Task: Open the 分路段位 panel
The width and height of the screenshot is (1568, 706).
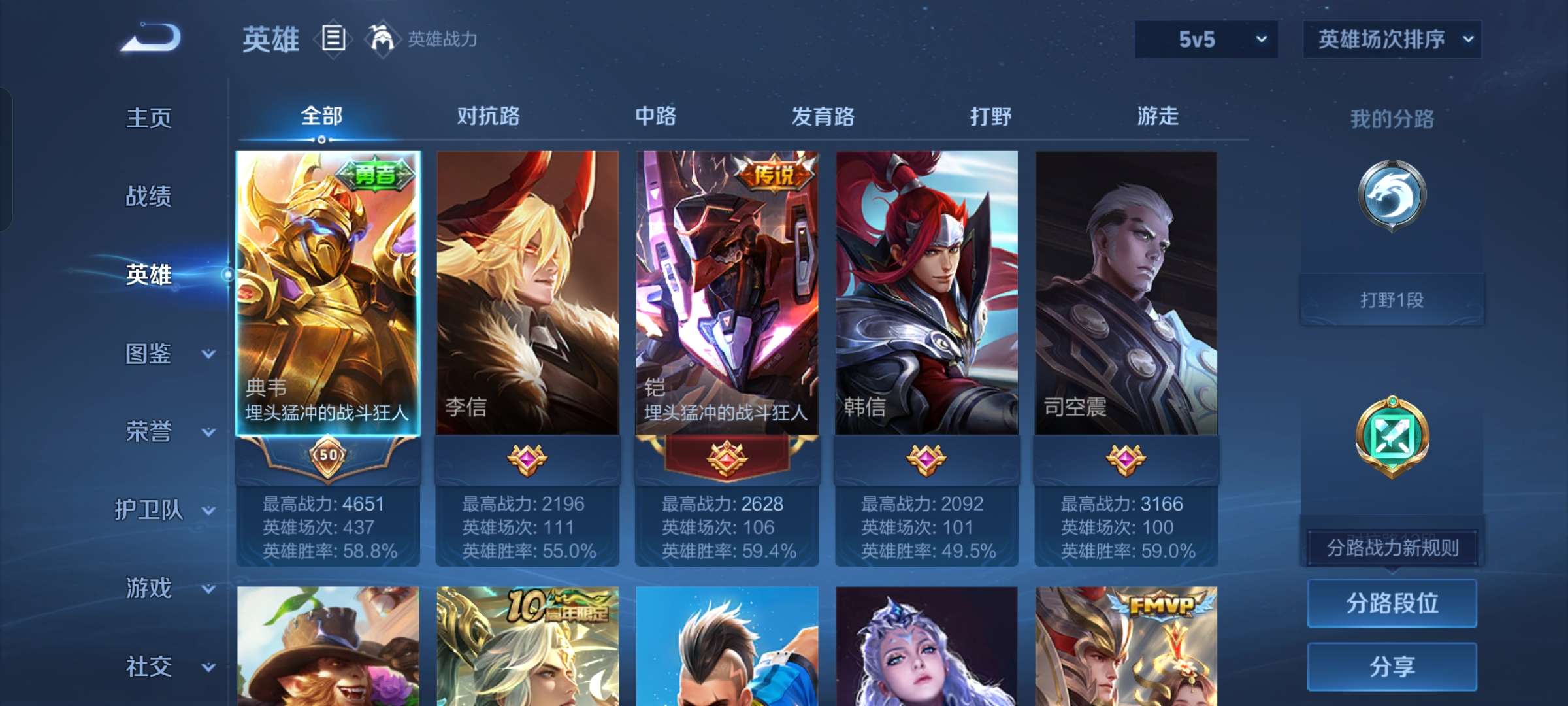Action: 1392,603
